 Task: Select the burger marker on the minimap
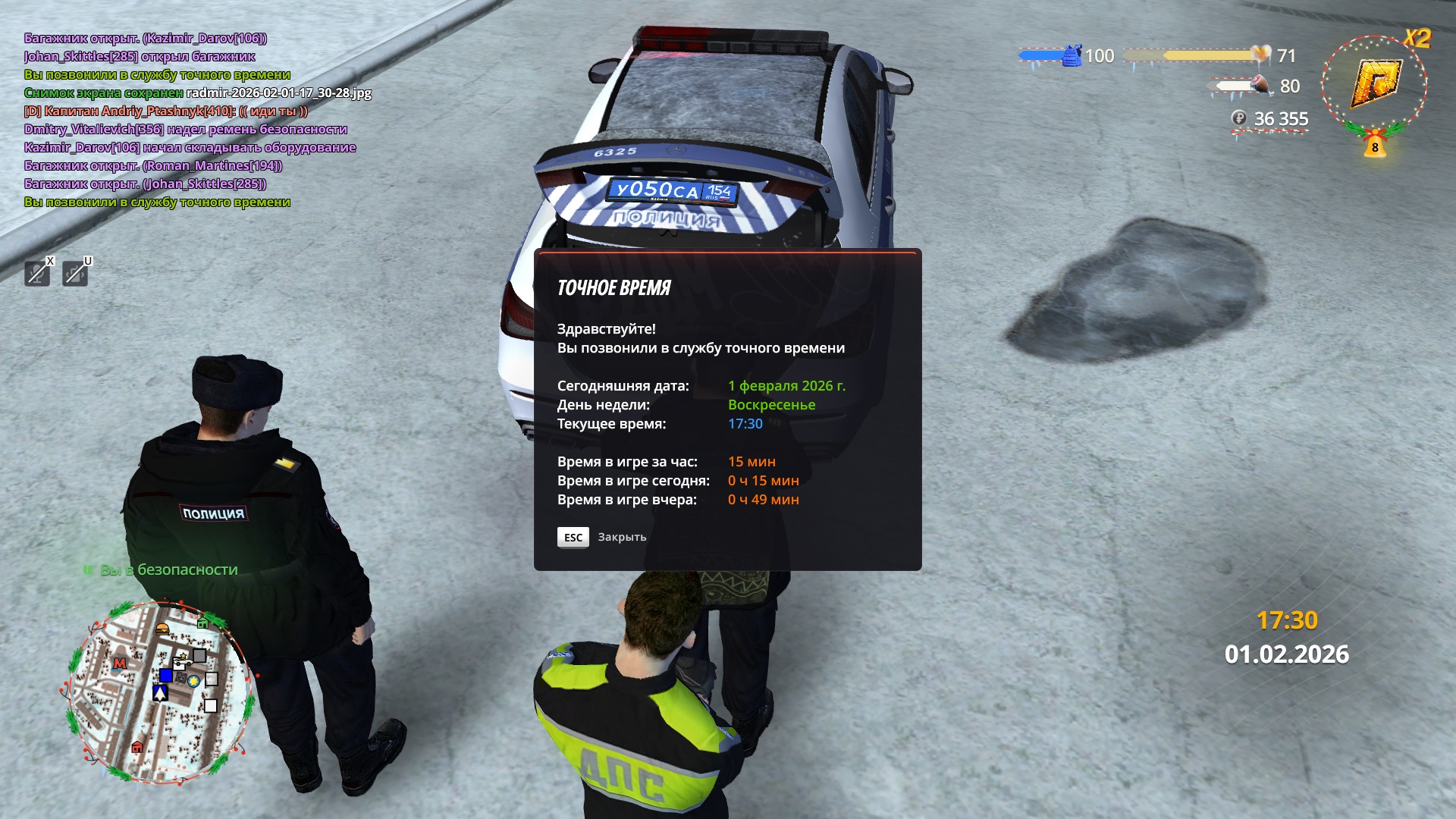(162, 629)
